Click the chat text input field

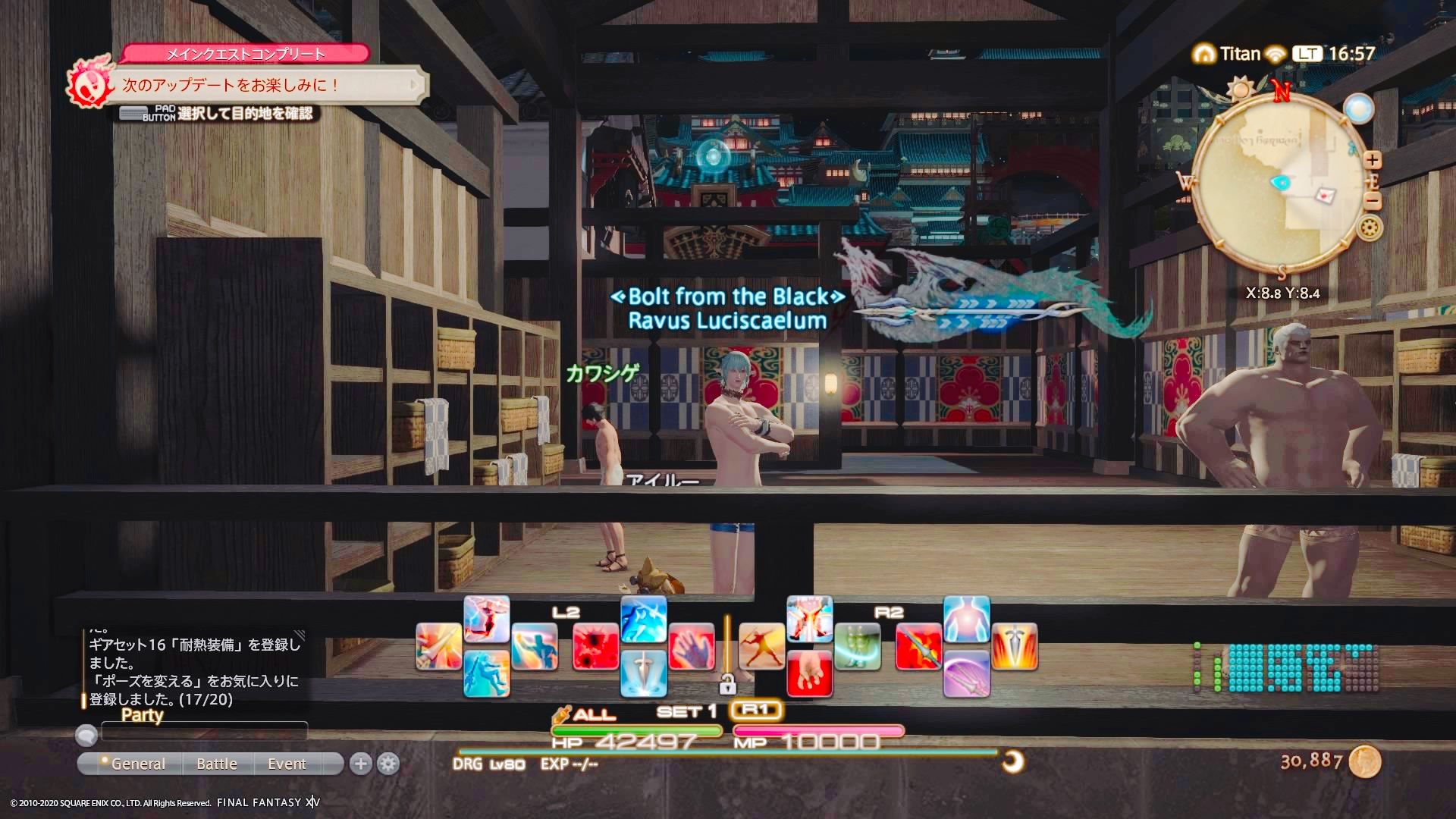205,732
